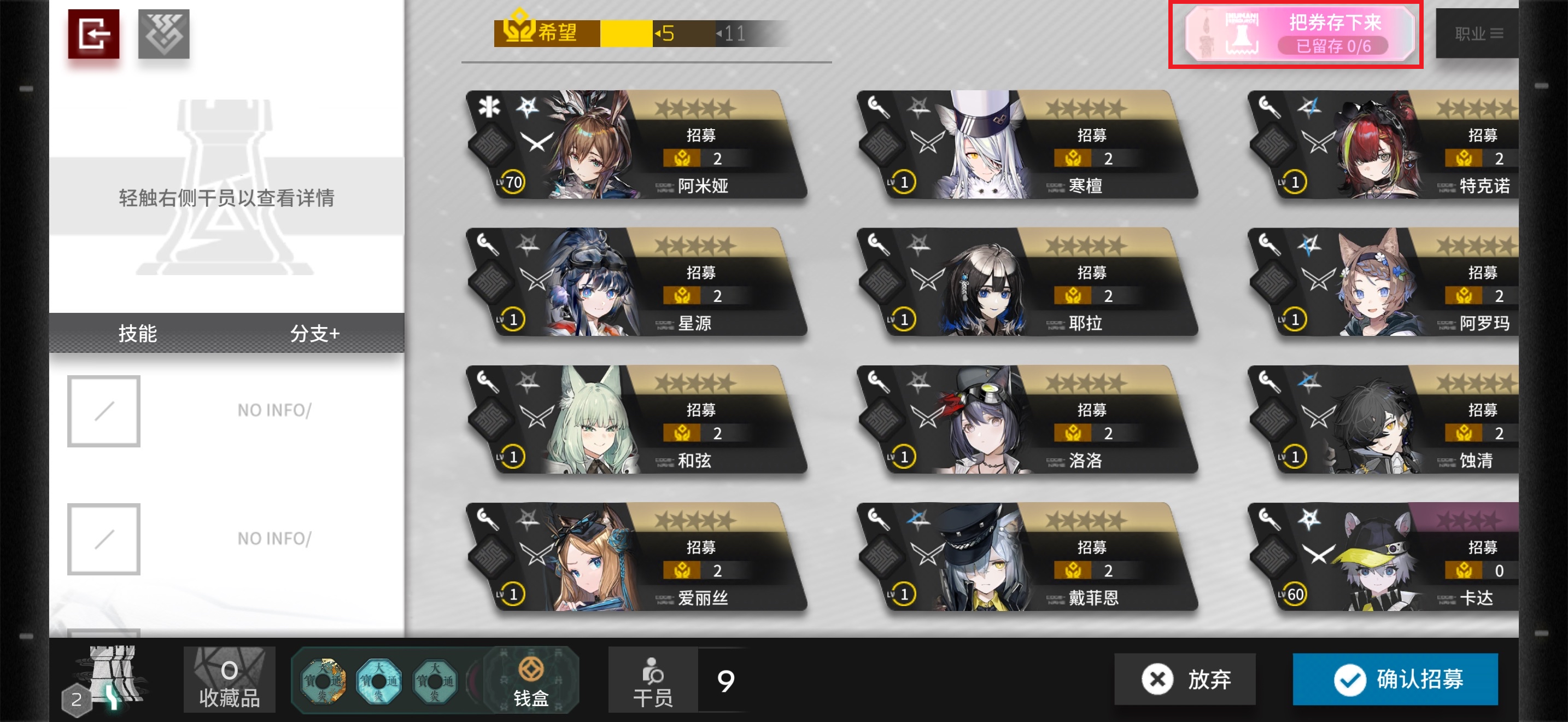Viewport: 1568px width, 722px height.
Task: Click the red exit icon button
Action: (x=93, y=34)
